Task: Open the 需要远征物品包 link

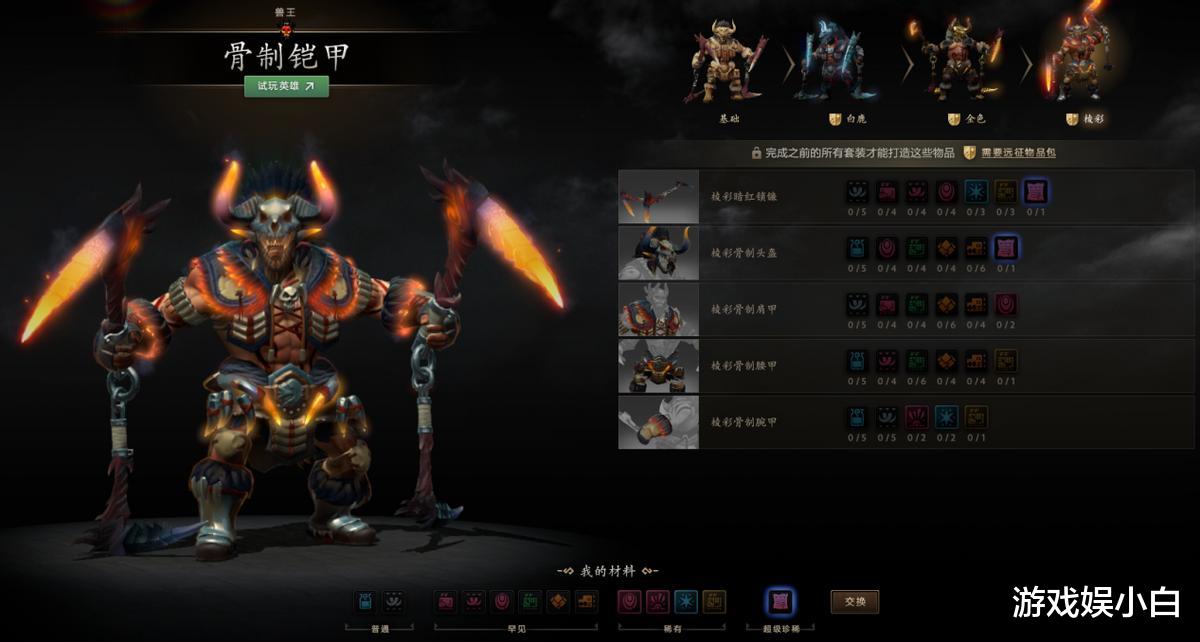Action: coord(1010,153)
